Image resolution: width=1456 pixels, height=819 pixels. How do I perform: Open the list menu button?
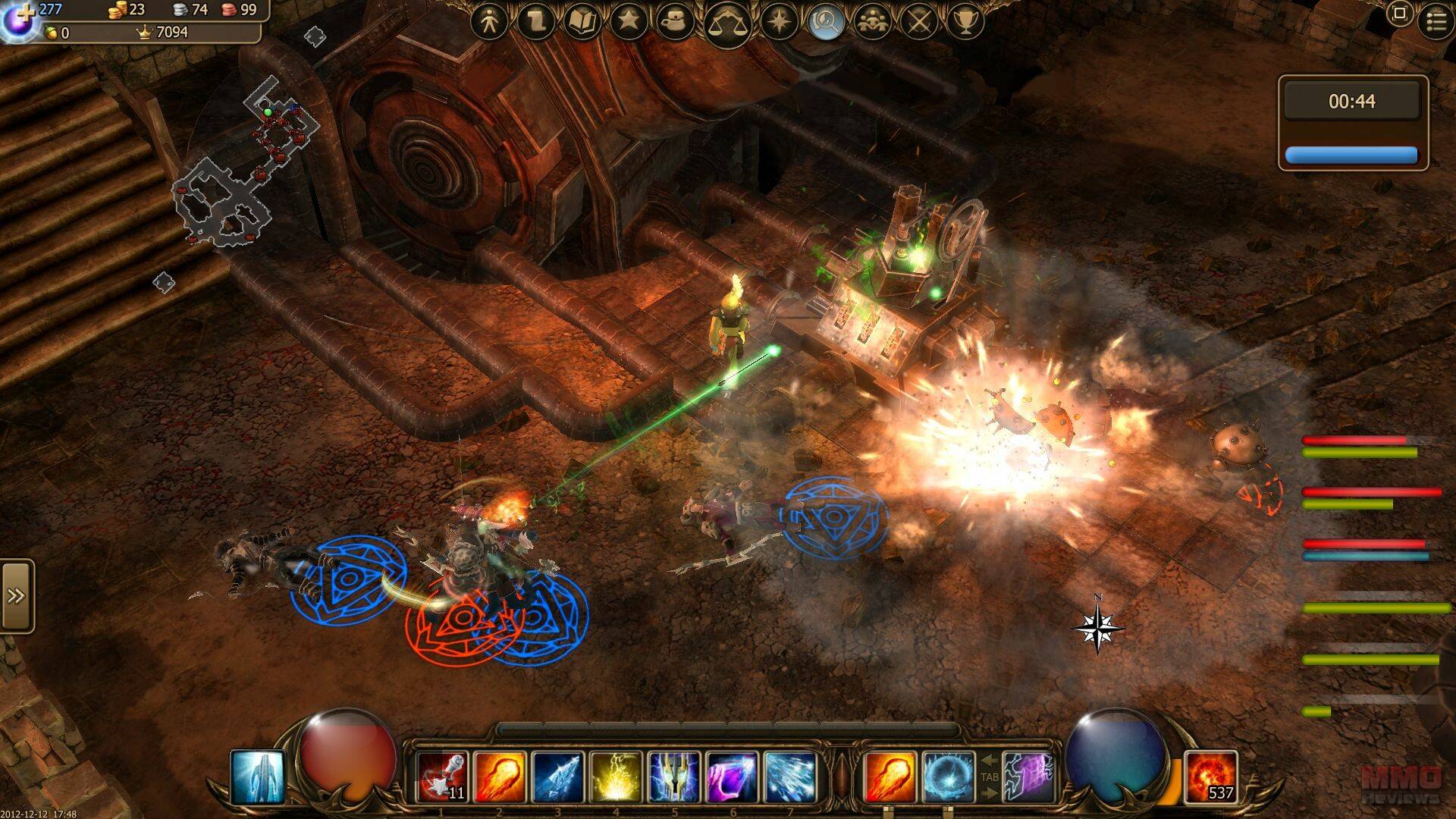point(1436,21)
